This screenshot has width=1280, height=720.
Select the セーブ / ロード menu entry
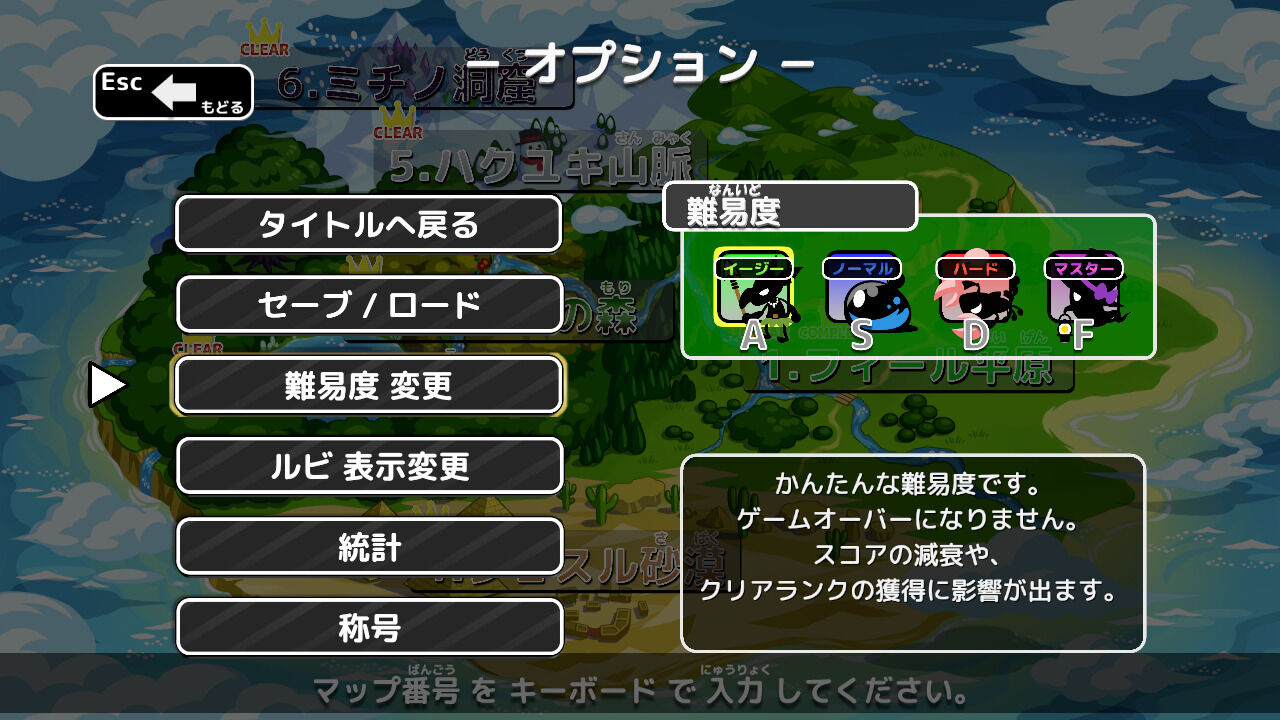369,304
